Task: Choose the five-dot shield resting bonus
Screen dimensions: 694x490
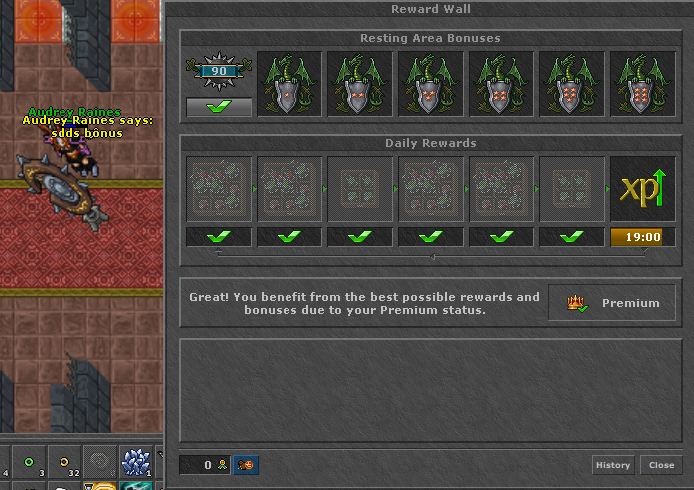Action: 572,84
